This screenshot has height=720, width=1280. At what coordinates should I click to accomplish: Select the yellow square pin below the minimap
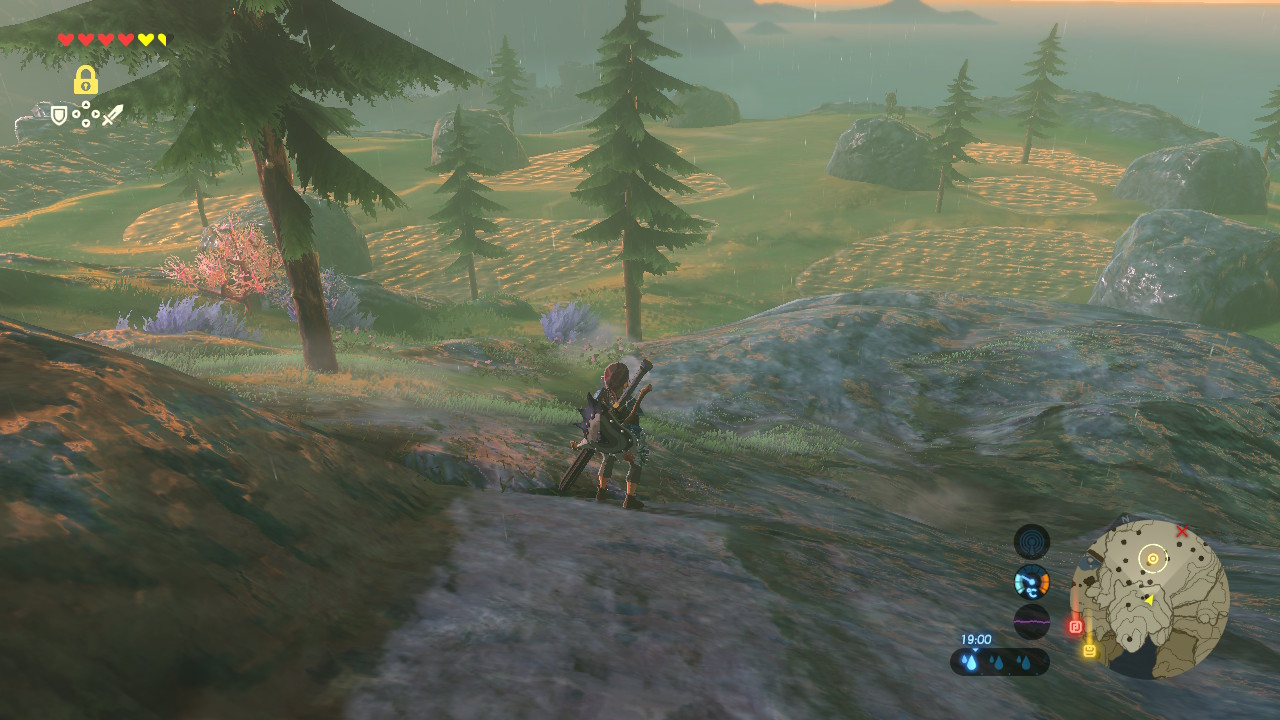click(1089, 650)
